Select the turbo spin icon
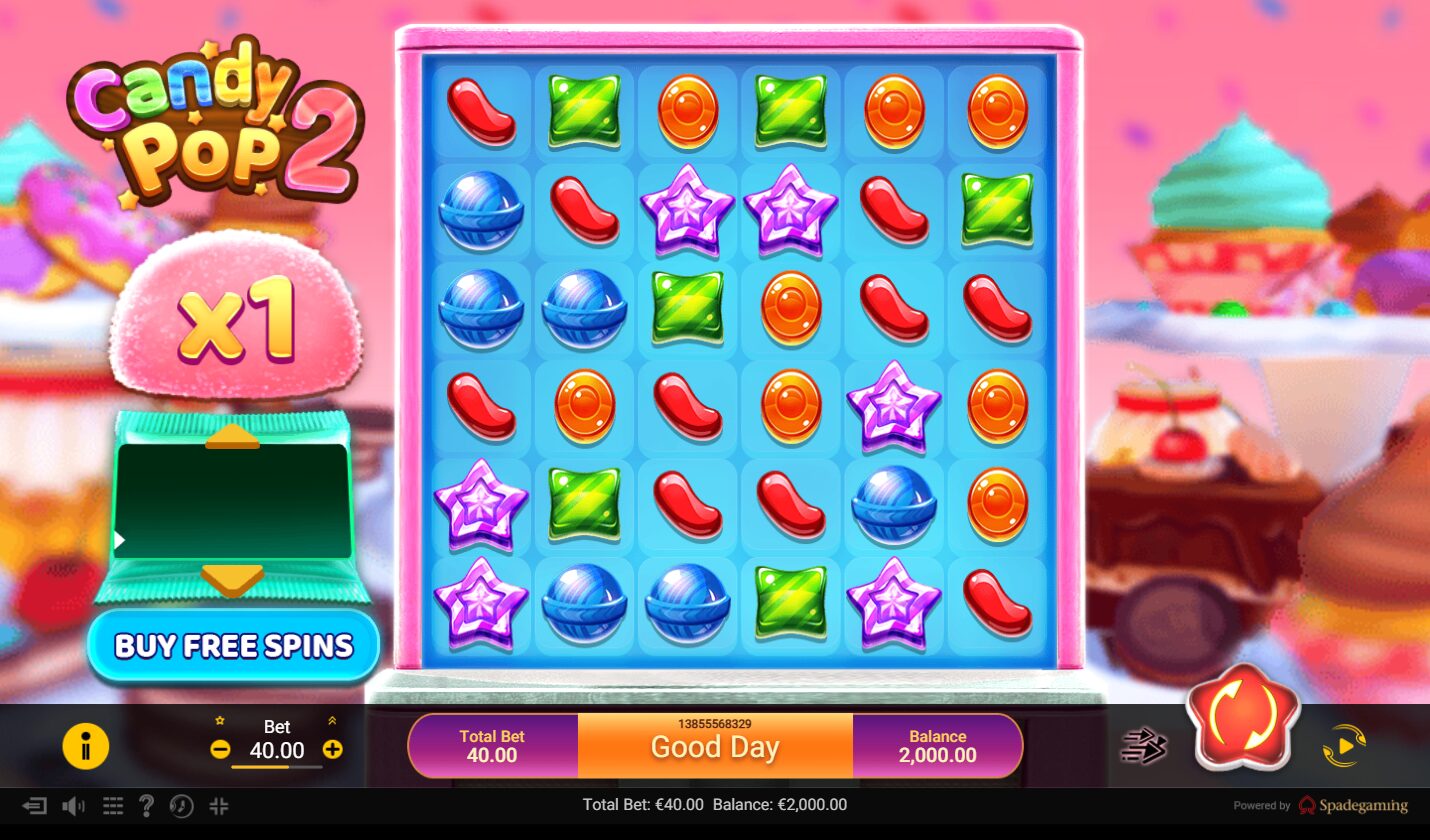This screenshot has height=840, width=1430. 1143,746
